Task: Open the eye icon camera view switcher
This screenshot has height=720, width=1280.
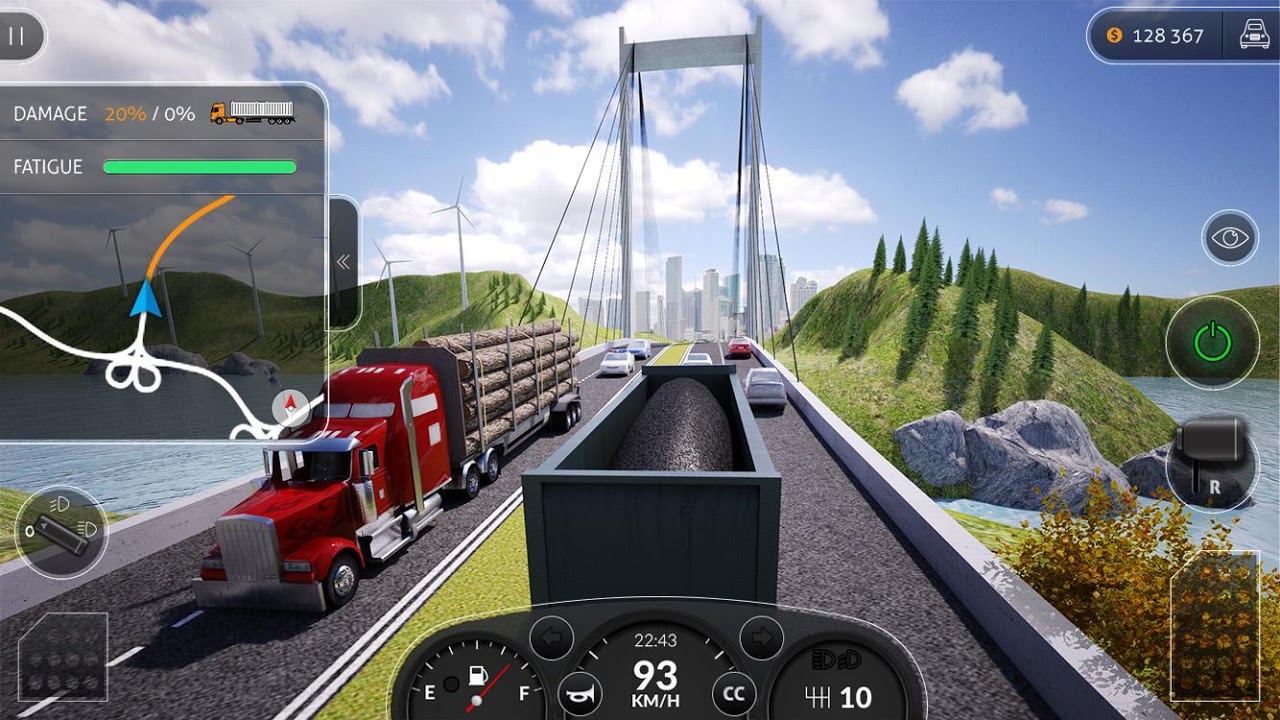Action: tap(1232, 237)
